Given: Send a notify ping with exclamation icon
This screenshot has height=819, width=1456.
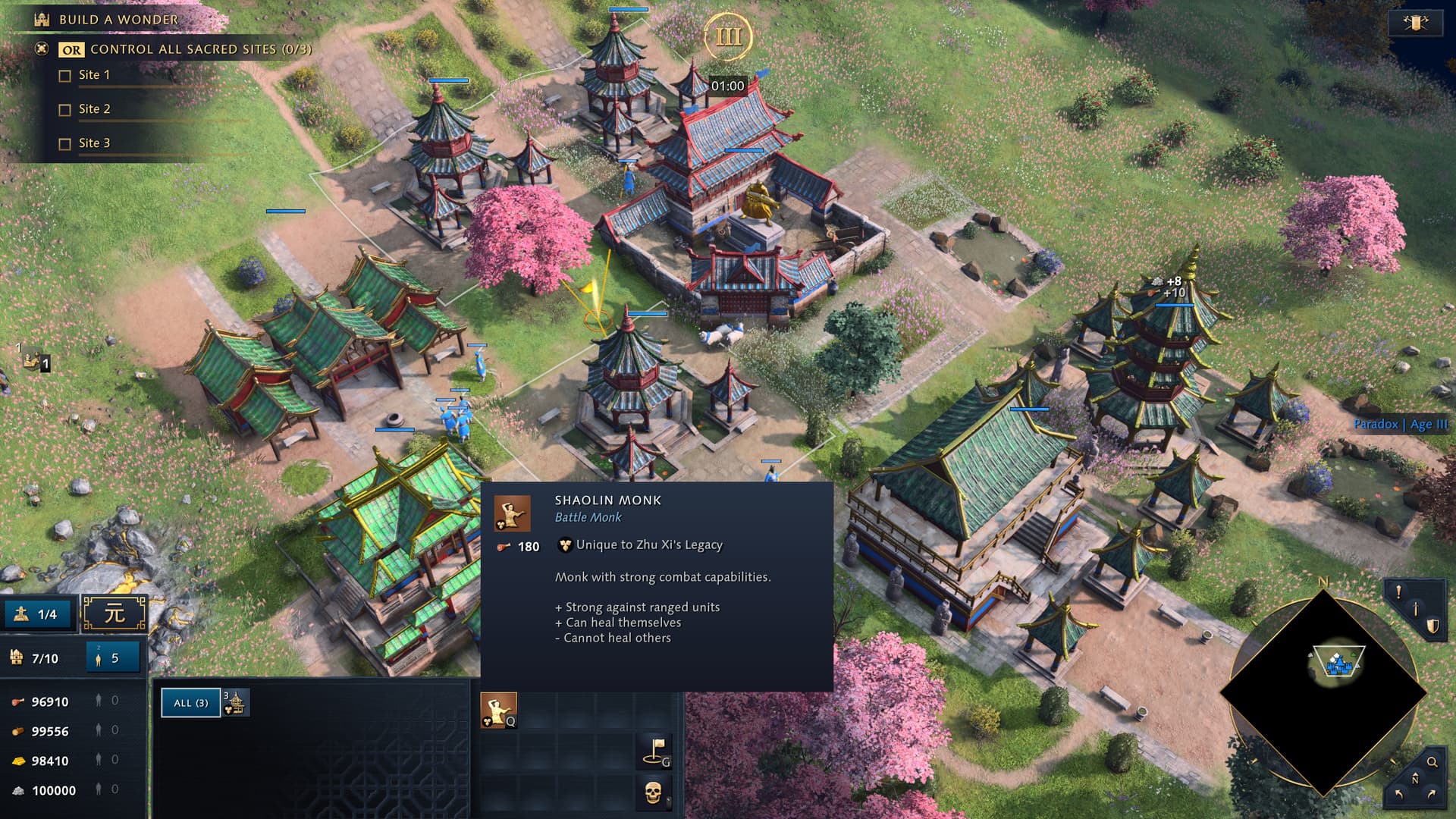Looking at the screenshot, I should coord(1399,592).
